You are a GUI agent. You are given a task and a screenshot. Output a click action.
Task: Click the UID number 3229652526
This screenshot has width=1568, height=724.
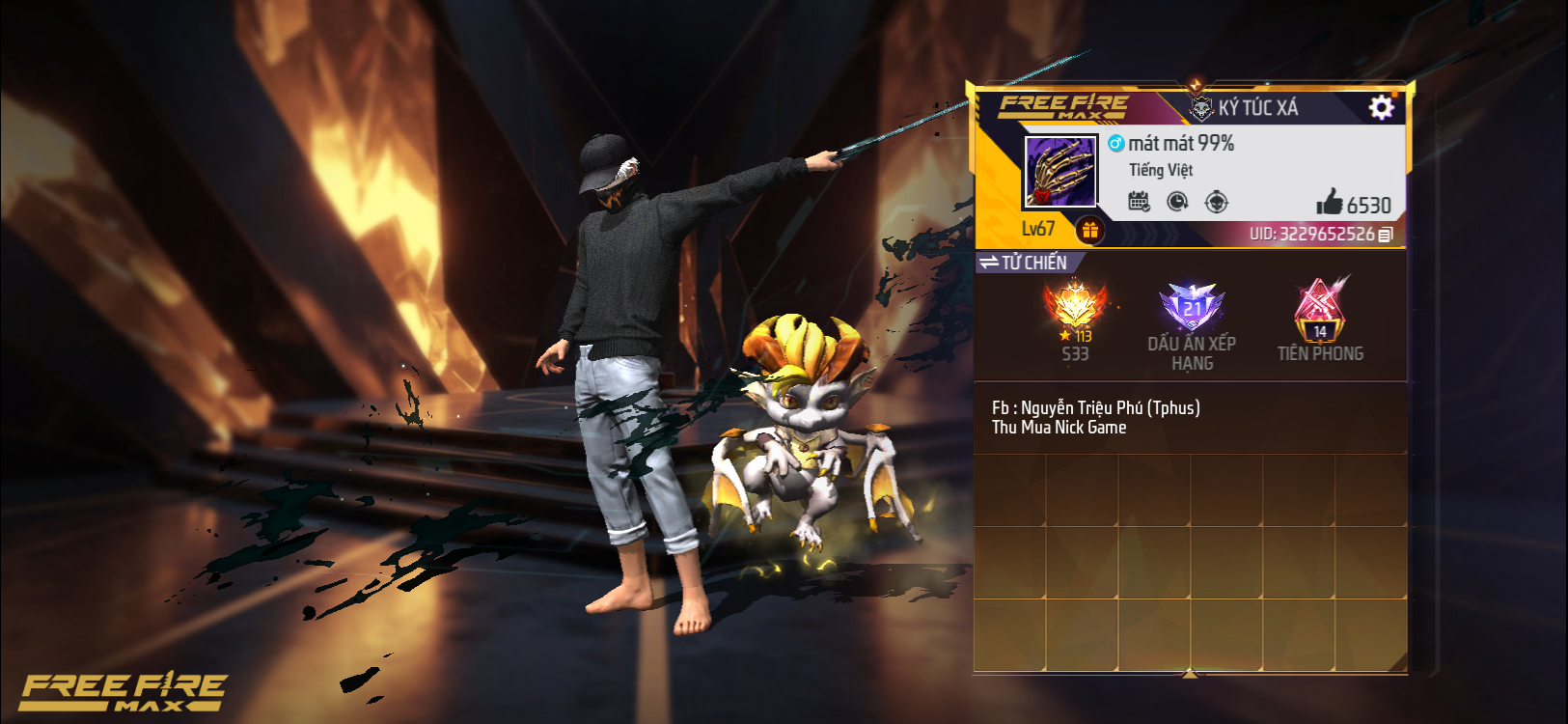1327,234
